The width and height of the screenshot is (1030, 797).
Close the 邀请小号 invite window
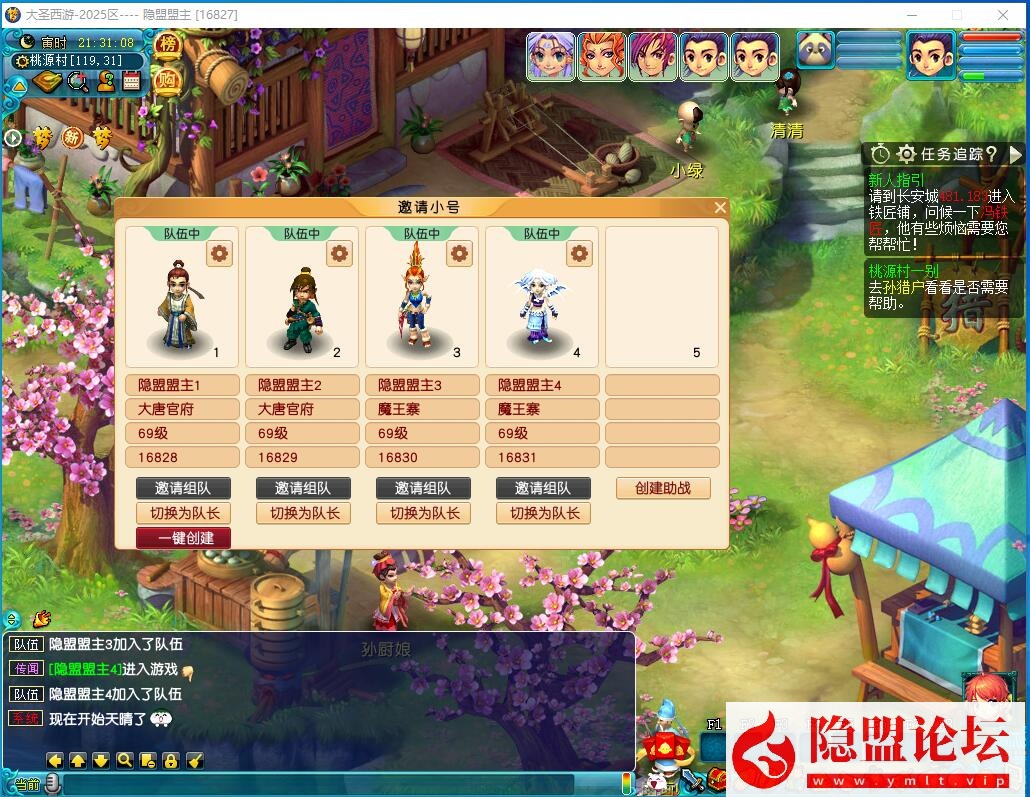720,208
